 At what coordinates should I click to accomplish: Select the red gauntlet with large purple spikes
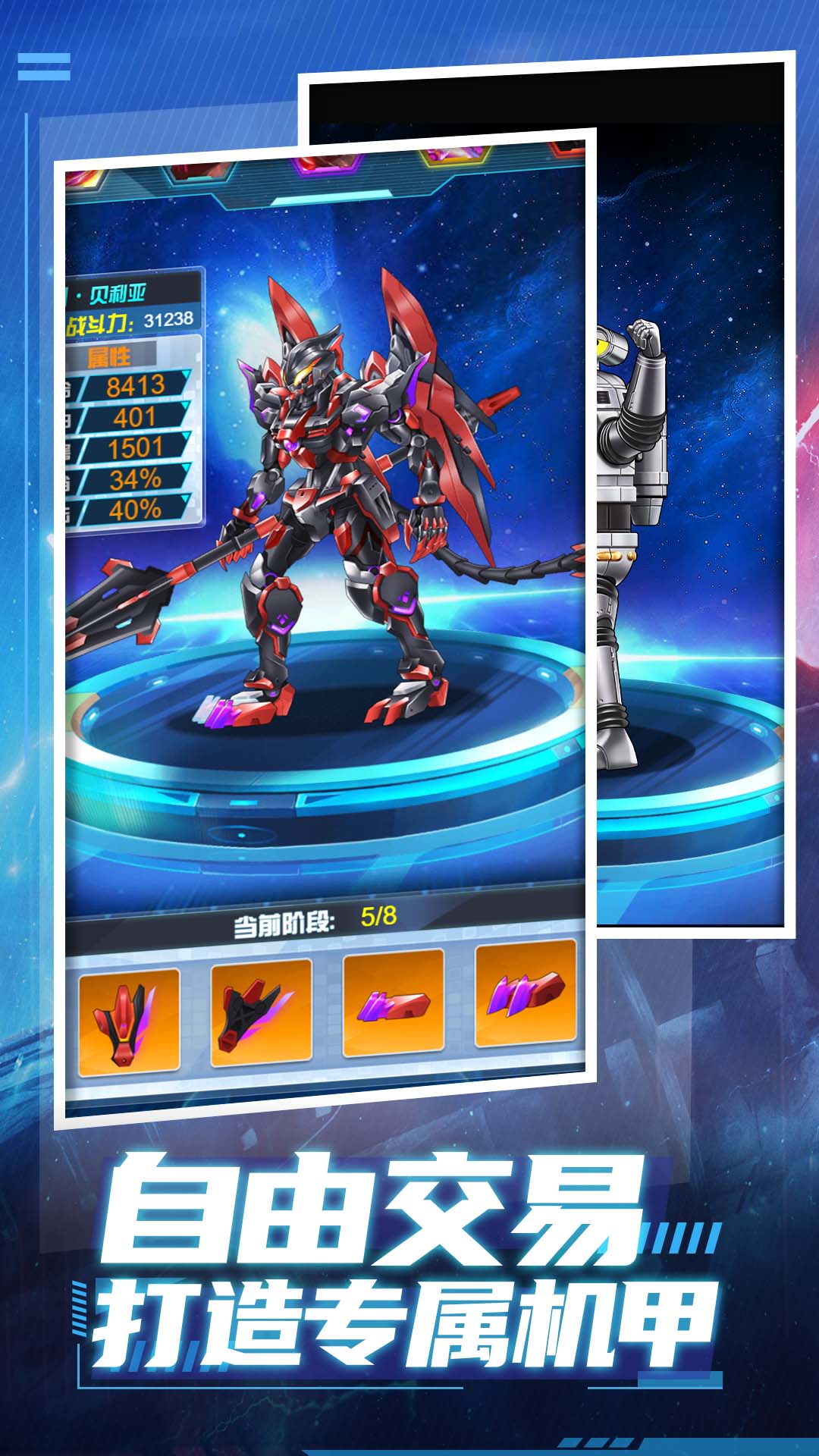coord(525,993)
